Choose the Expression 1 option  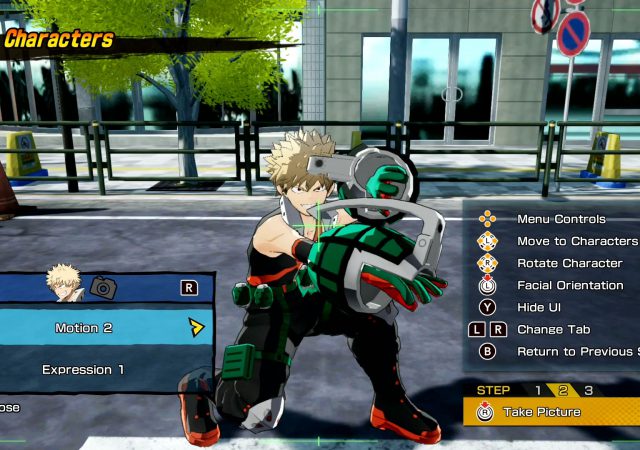point(83,370)
